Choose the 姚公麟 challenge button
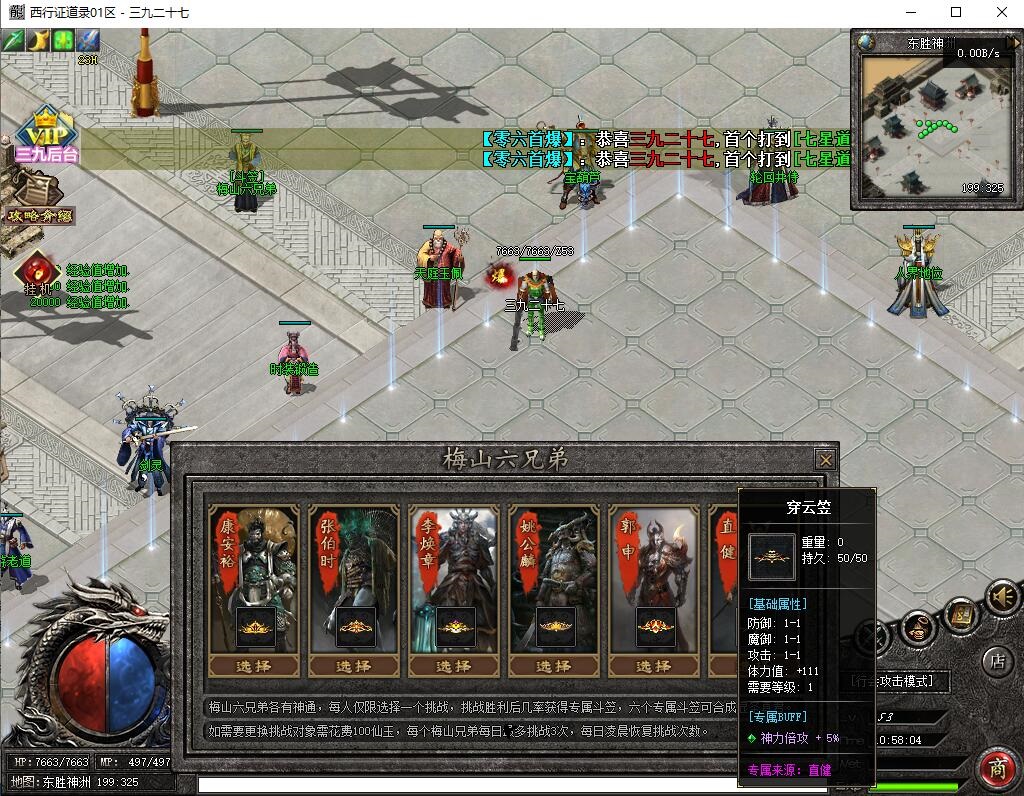The width and height of the screenshot is (1024, 796). [553, 666]
